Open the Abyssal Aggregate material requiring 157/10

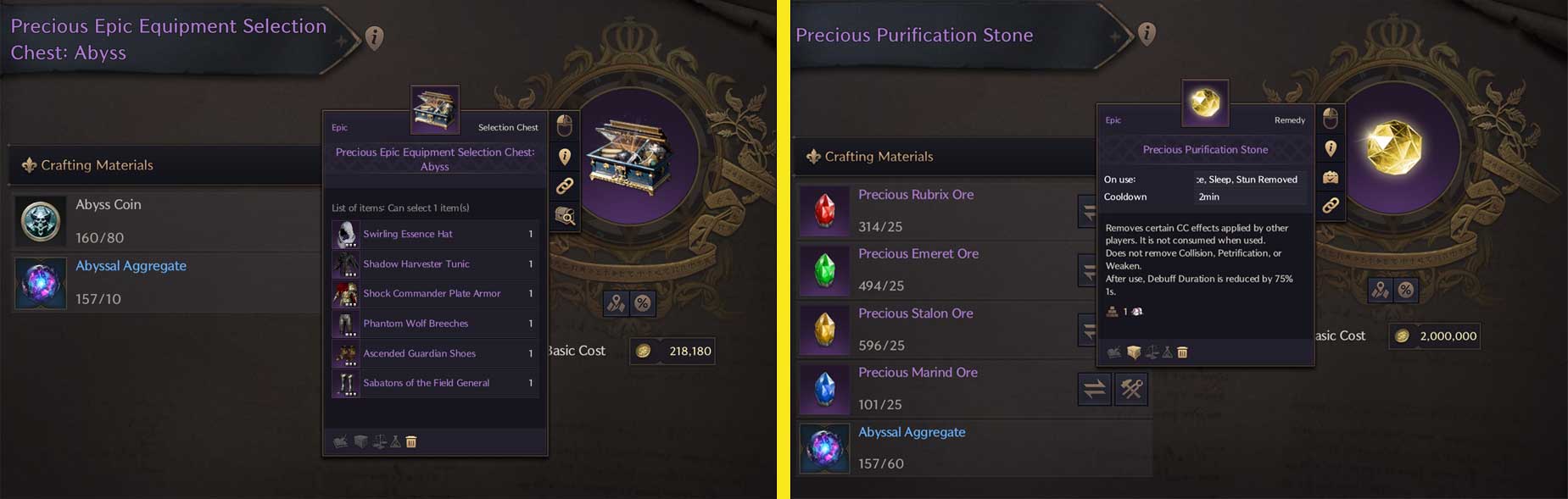[41, 282]
